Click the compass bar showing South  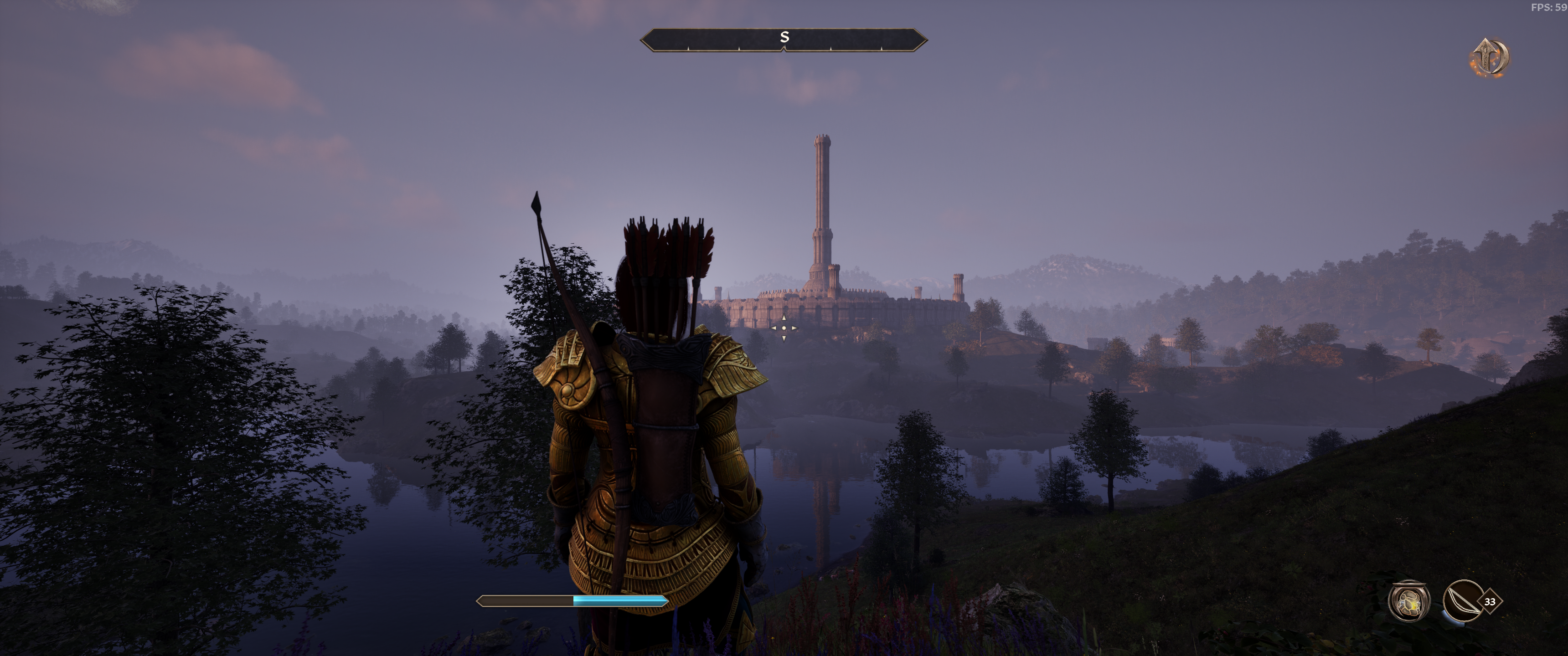784,40
